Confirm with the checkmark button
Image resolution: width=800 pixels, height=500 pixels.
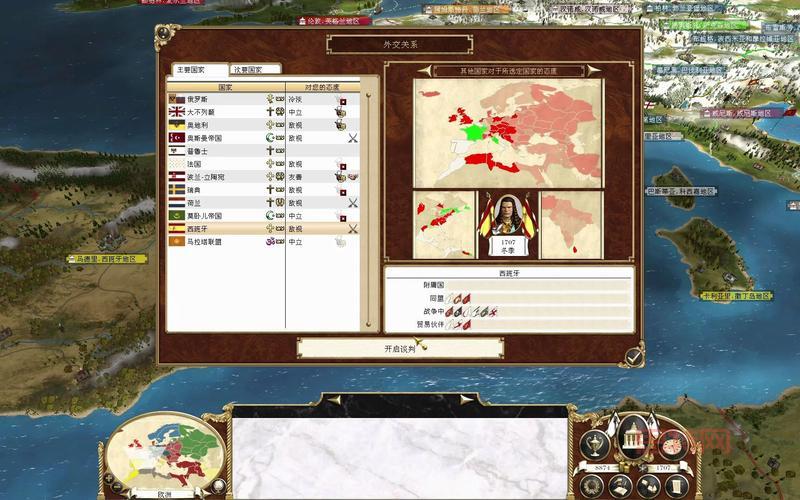tap(634, 354)
